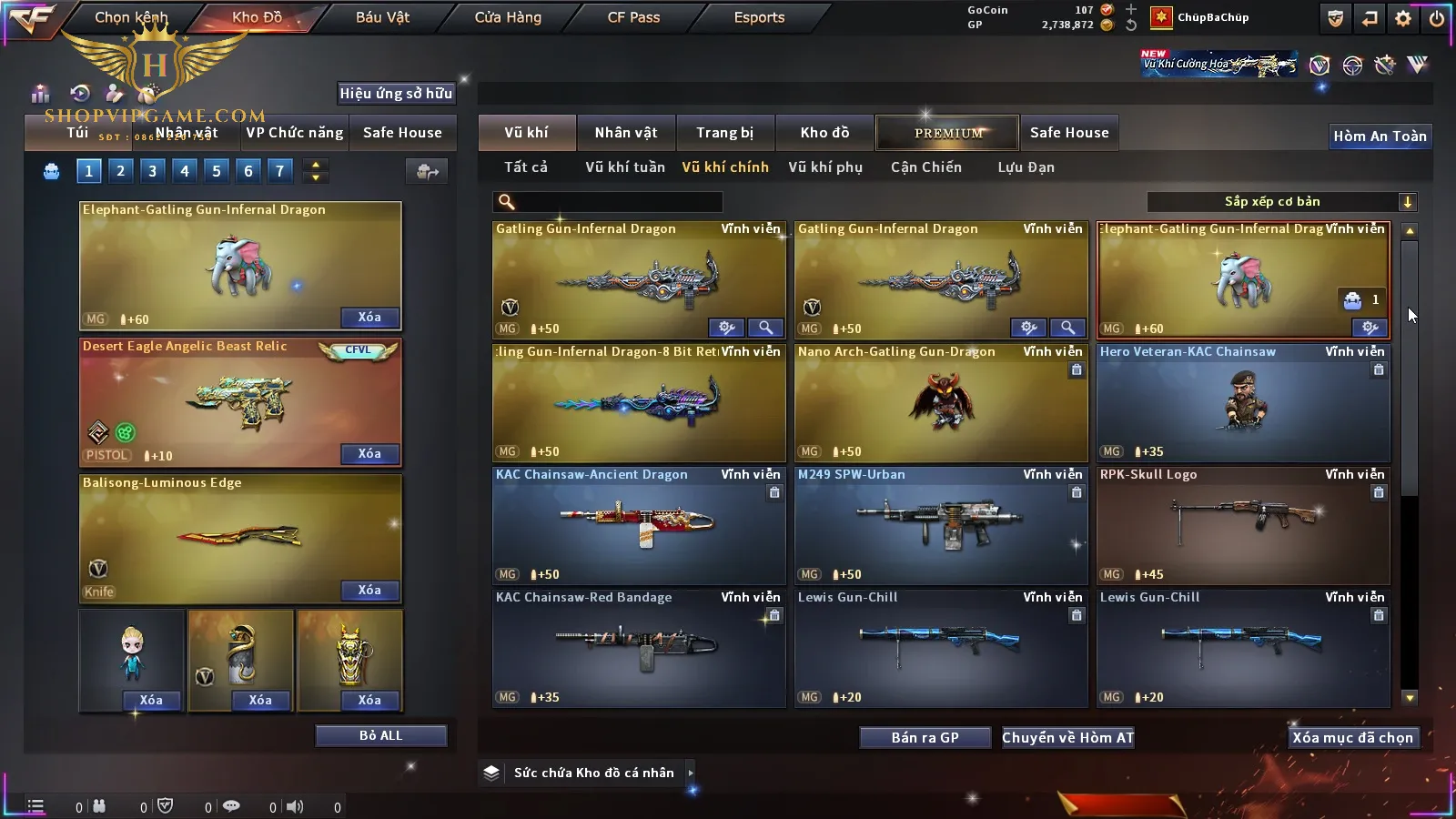
Task: Click the power exit icon
Action: click(x=1437, y=18)
